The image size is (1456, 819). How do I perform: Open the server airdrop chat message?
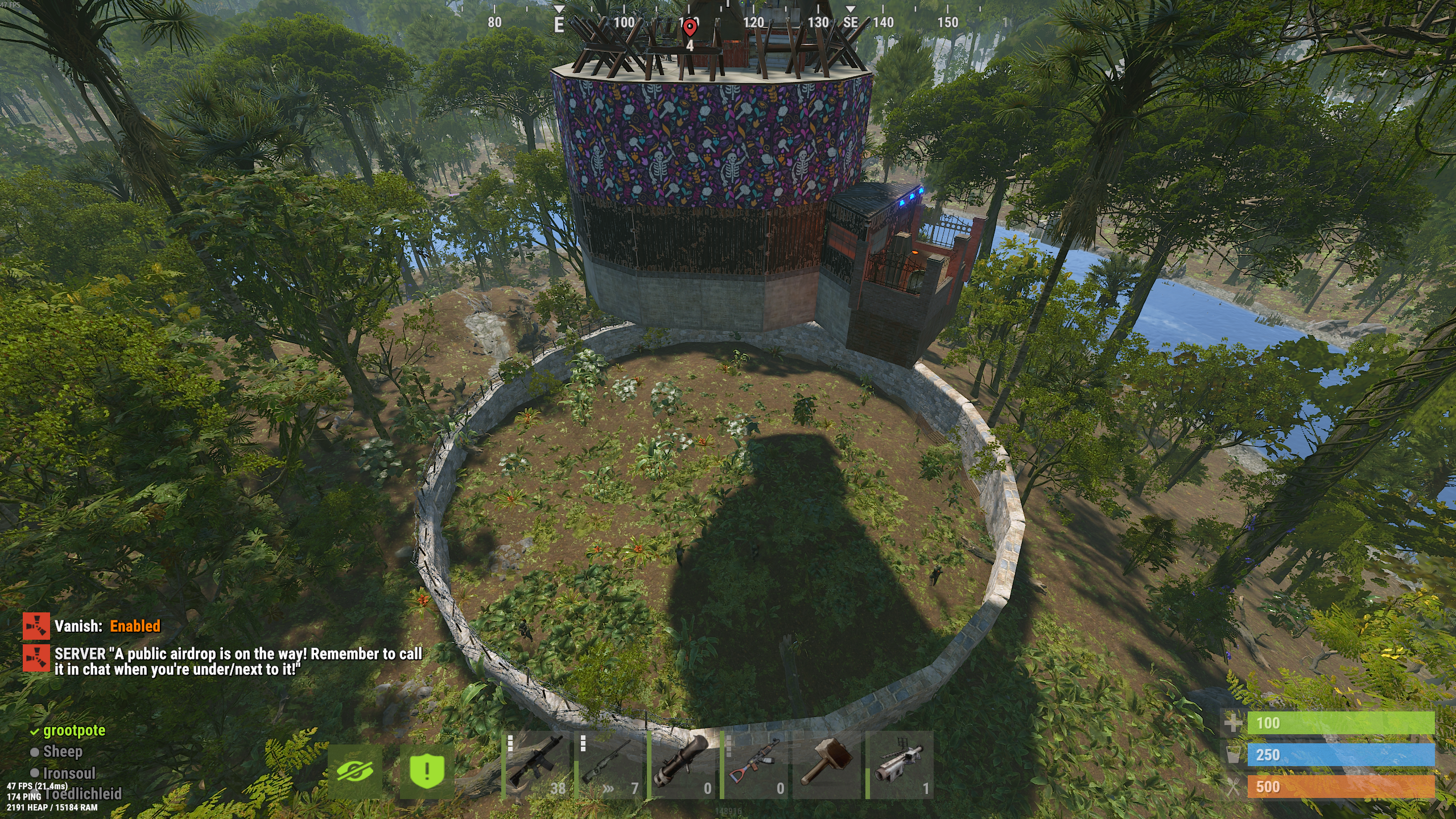click(x=238, y=661)
